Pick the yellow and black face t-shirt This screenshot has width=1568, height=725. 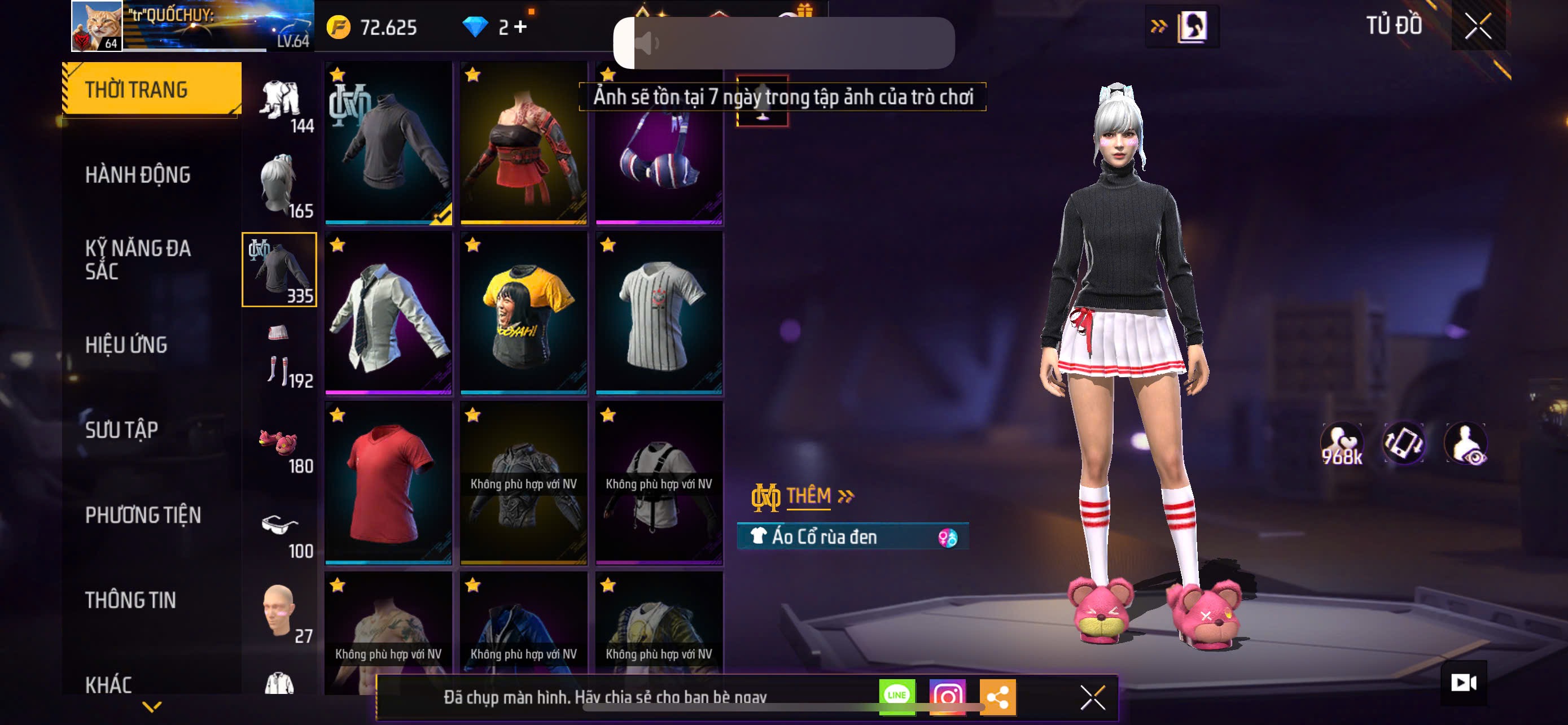click(523, 313)
